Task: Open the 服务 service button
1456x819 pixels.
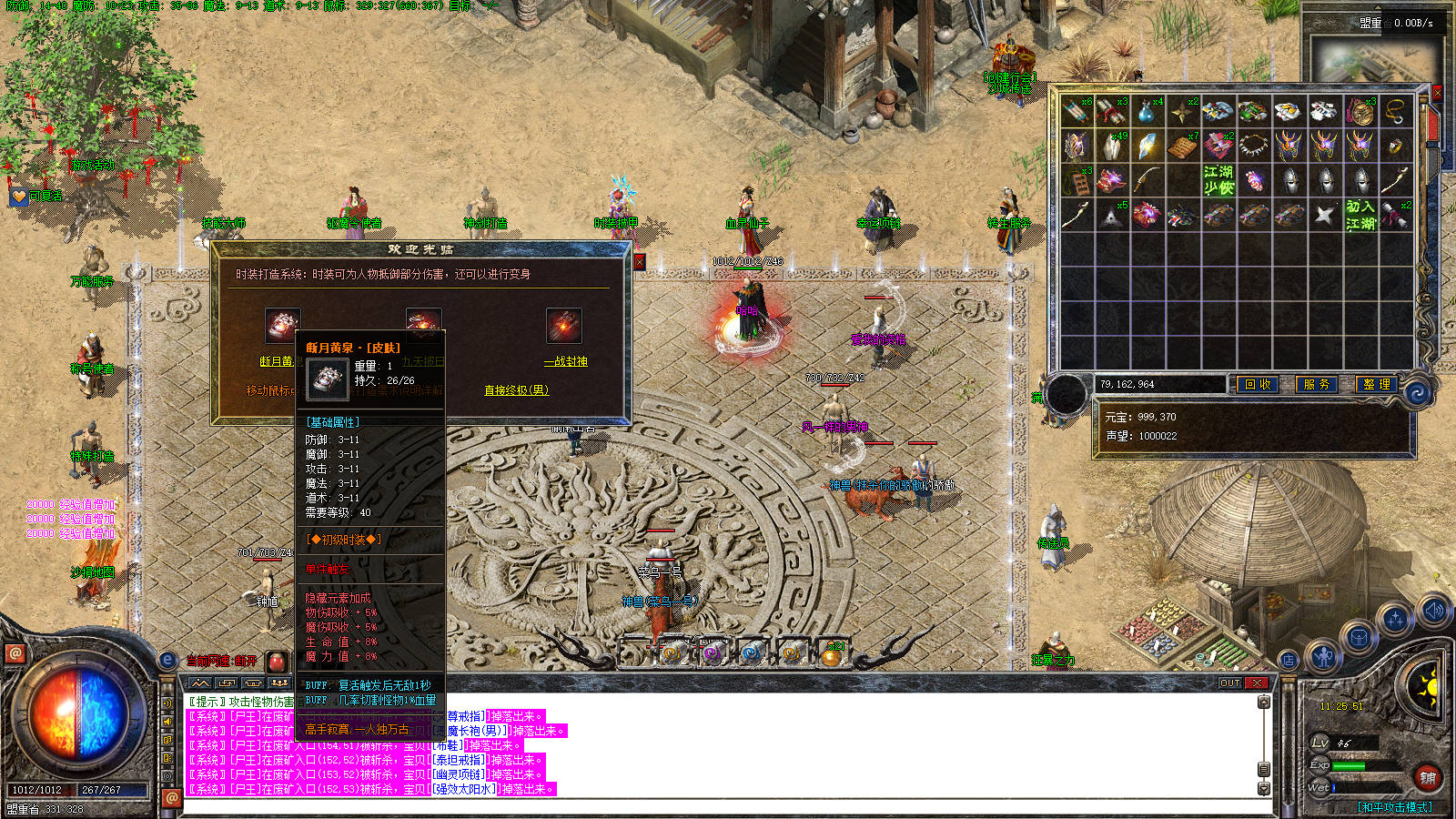Action: (x=1316, y=385)
